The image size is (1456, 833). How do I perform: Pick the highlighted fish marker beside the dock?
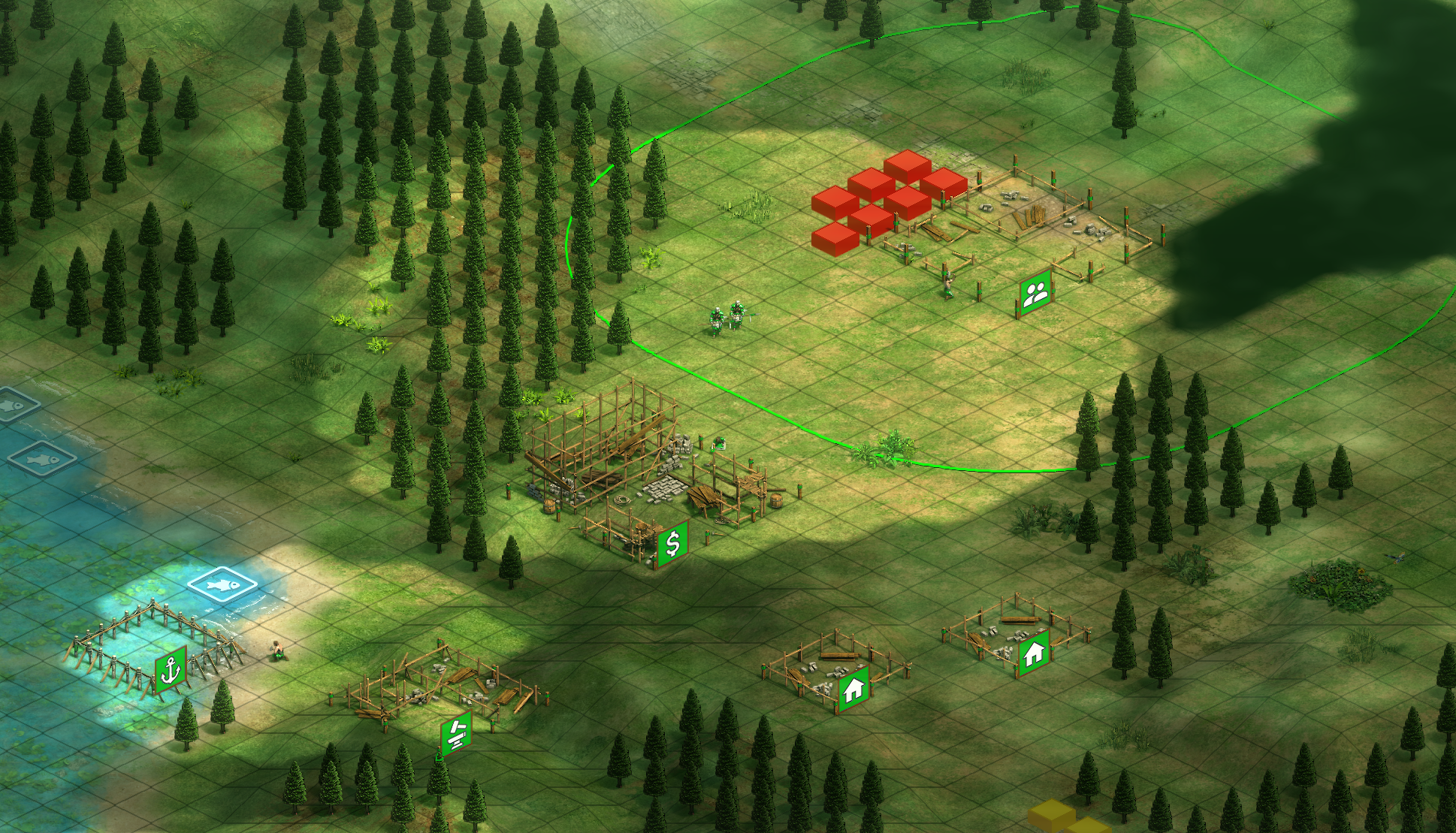pos(223,583)
